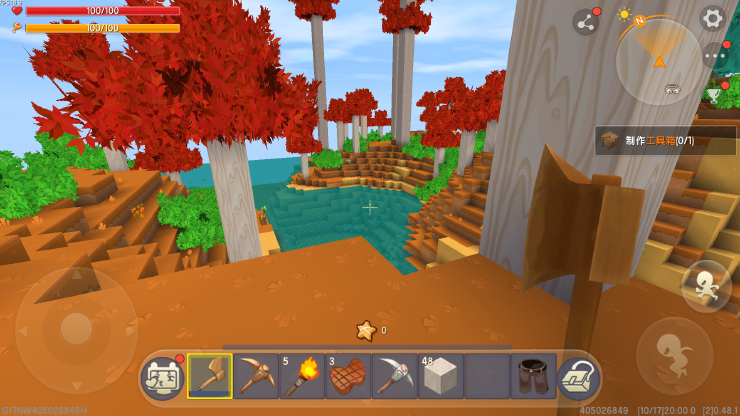
Task: Select the grilled meat hotbar slot
Action: click(x=348, y=376)
